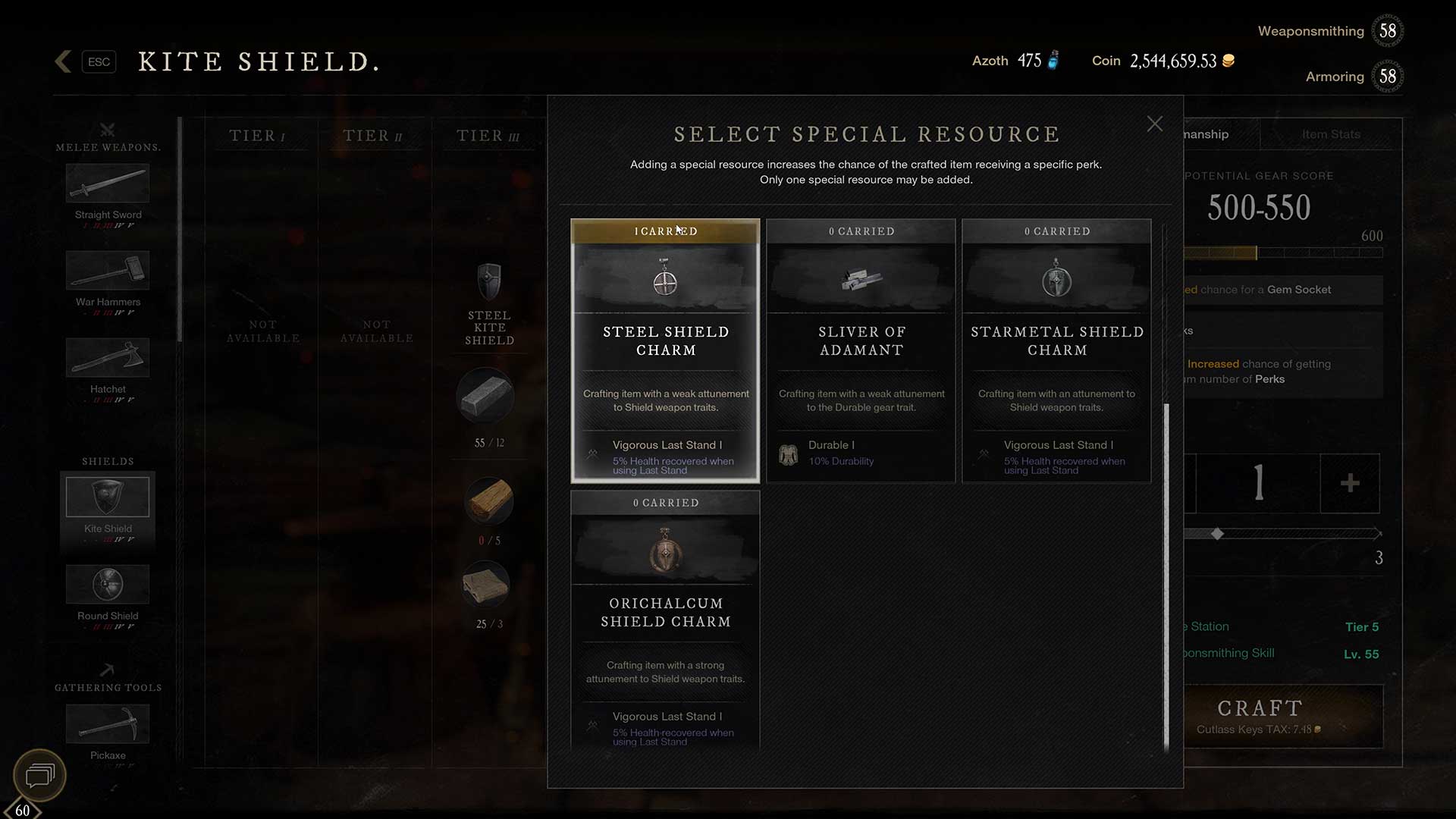Craft the Kite Shield
1456x819 pixels.
1260,716
